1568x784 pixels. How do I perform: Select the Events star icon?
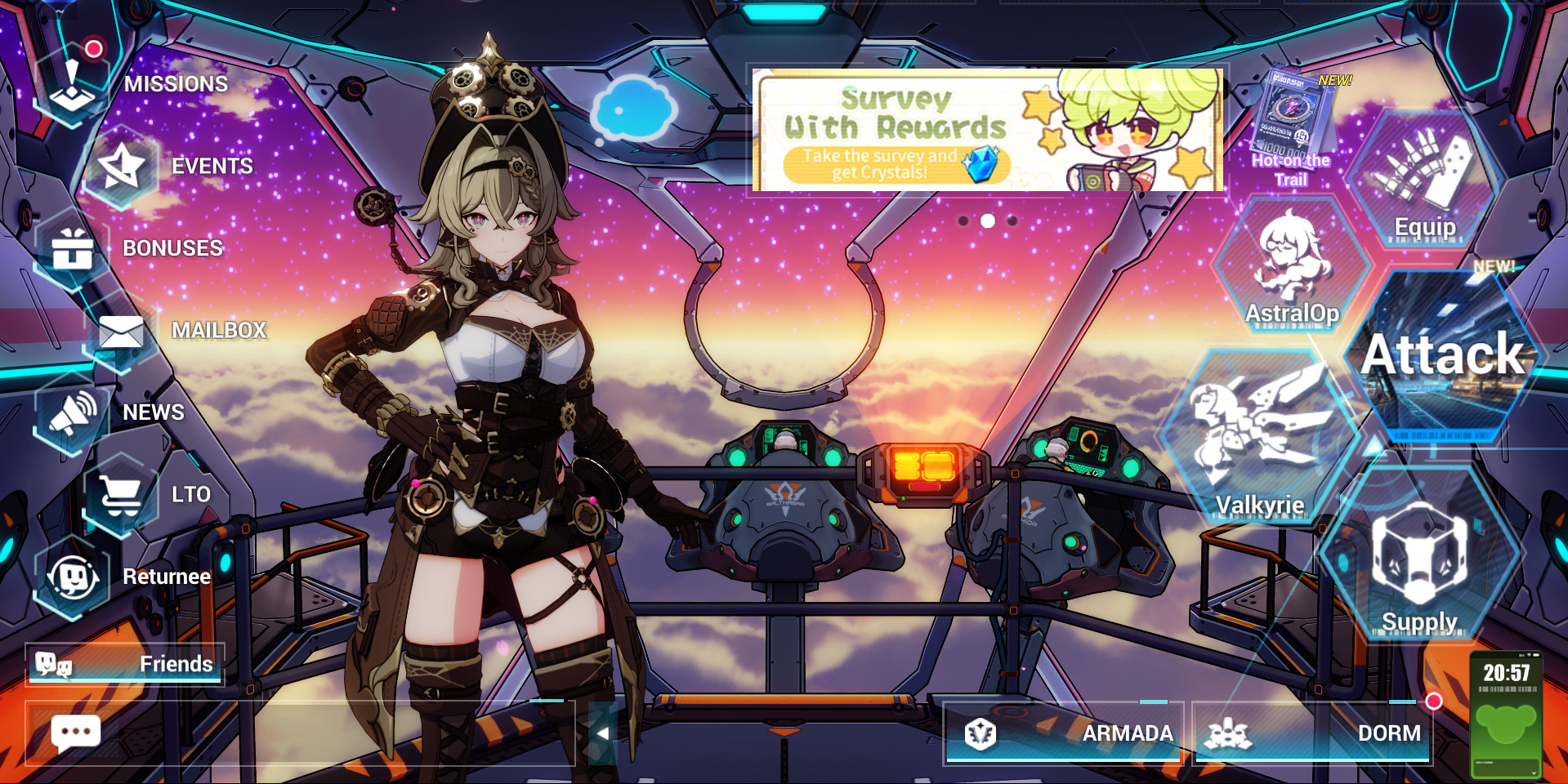pyautogui.click(x=123, y=167)
